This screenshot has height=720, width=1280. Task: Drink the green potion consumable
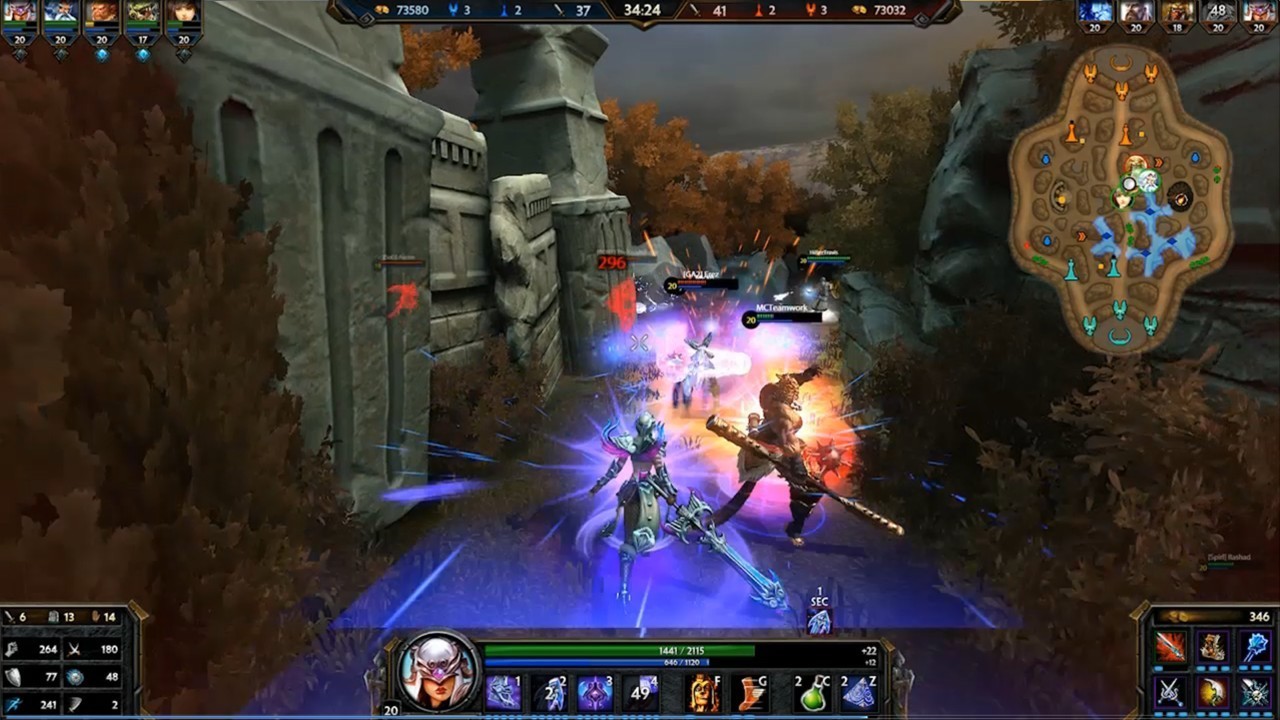[x=813, y=692]
